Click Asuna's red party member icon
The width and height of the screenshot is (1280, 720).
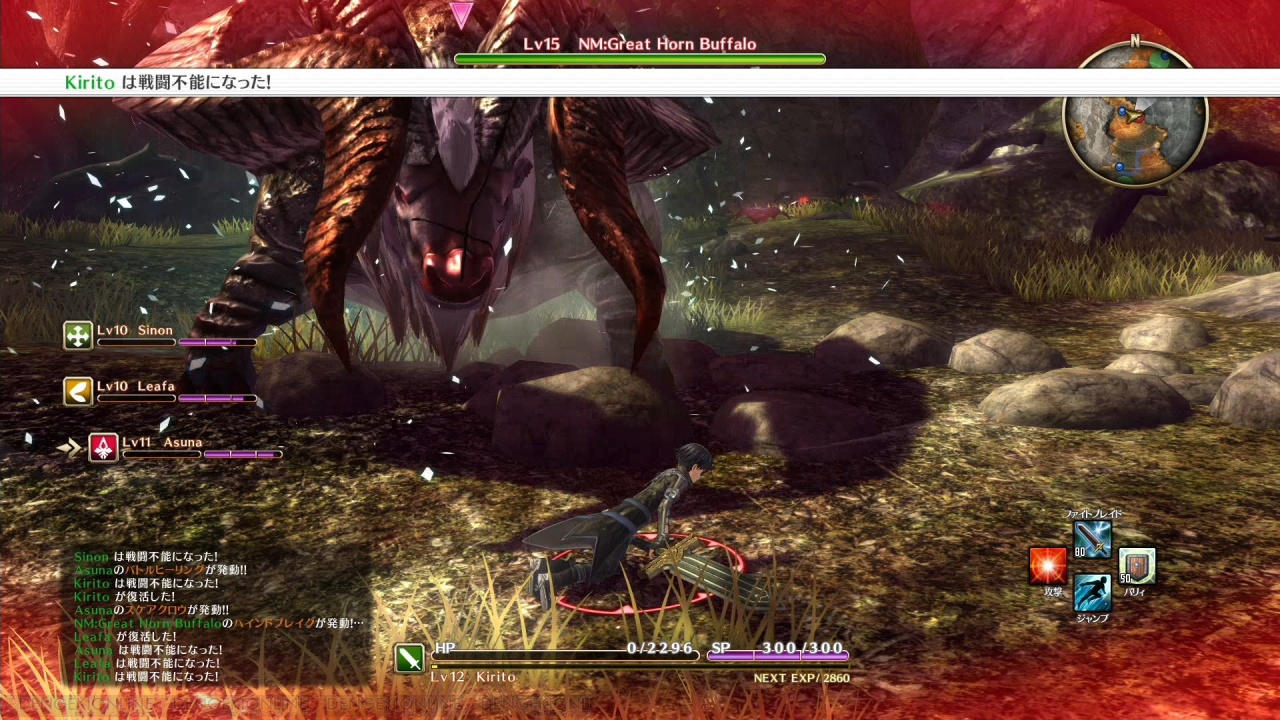[x=104, y=448]
